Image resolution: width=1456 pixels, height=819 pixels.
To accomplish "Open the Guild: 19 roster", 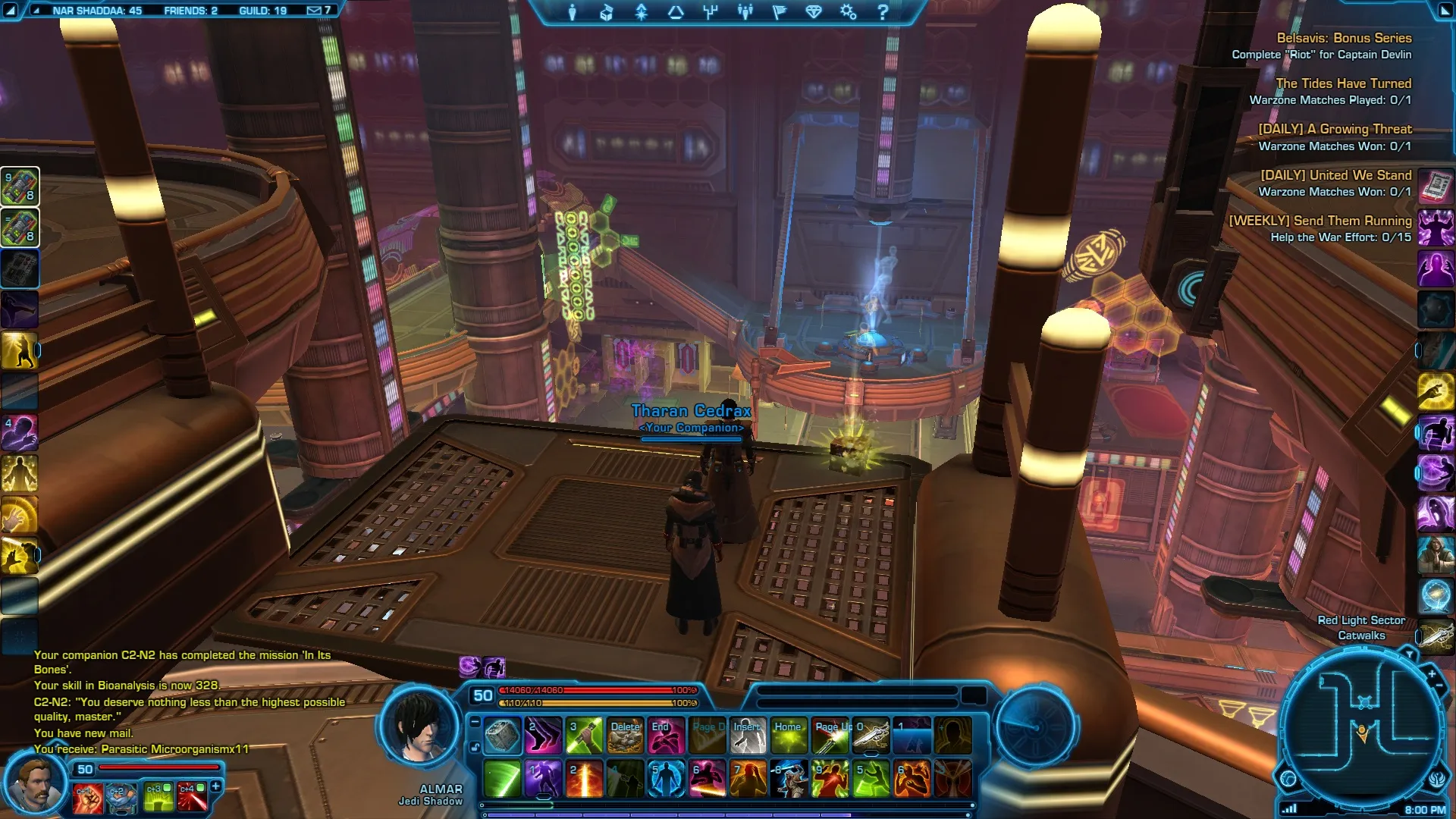I will 262,11.
